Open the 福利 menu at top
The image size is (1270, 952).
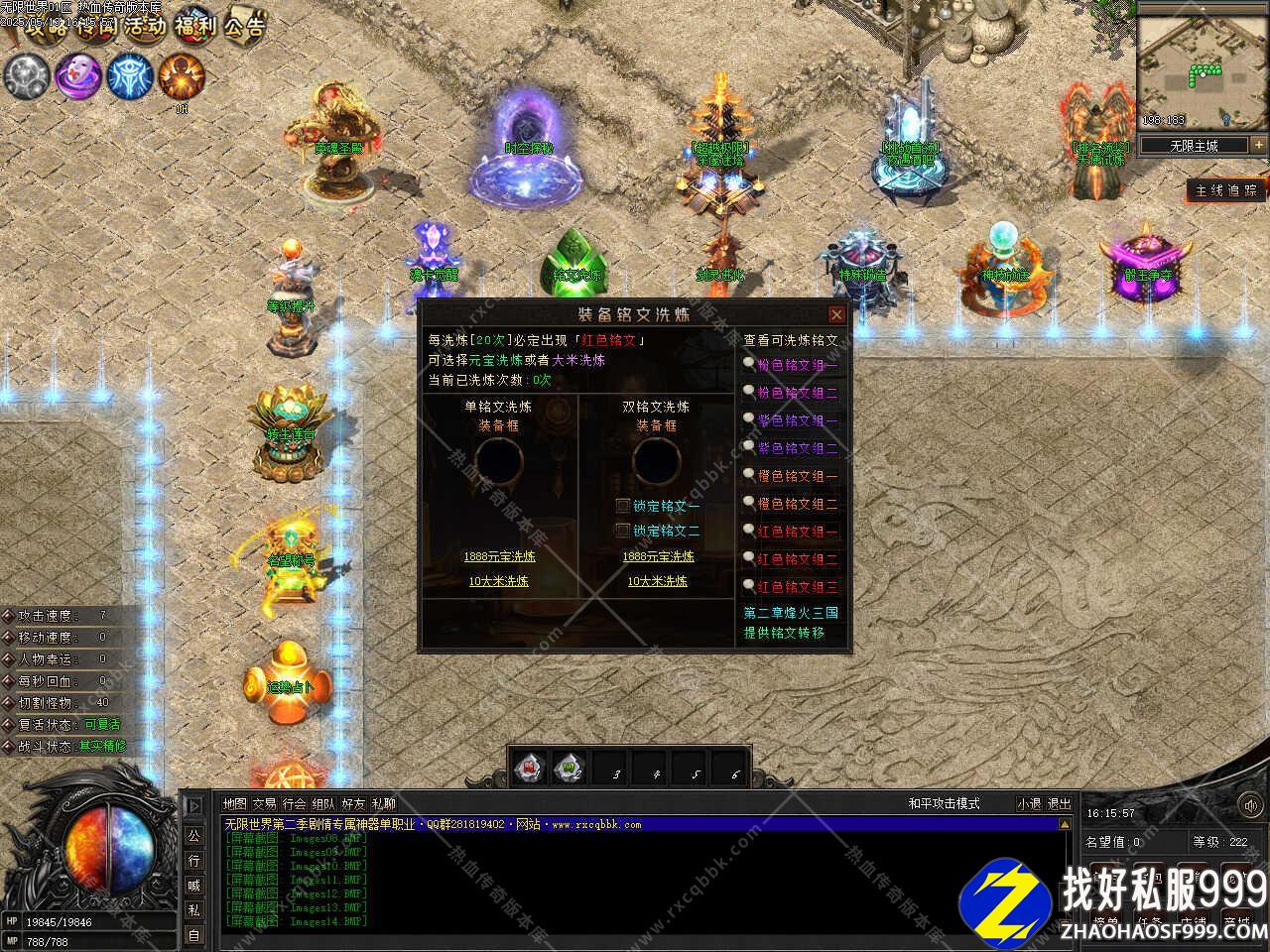click(x=194, y=25)
